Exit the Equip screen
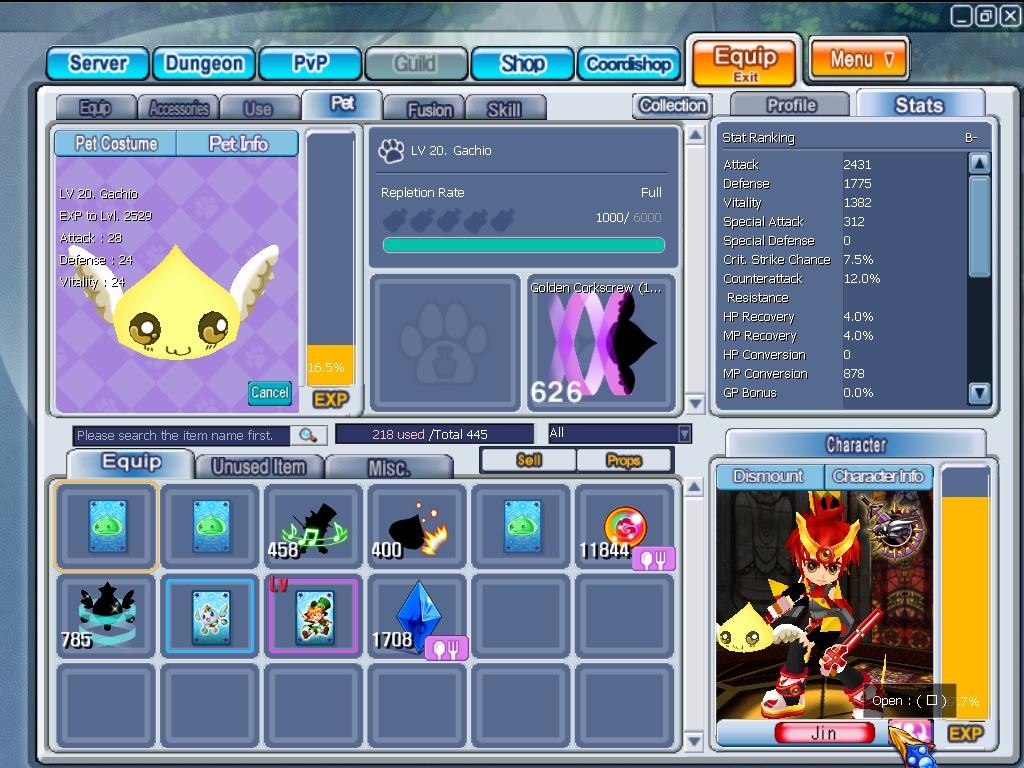The image size is (1024, 768). pos(745,62)
